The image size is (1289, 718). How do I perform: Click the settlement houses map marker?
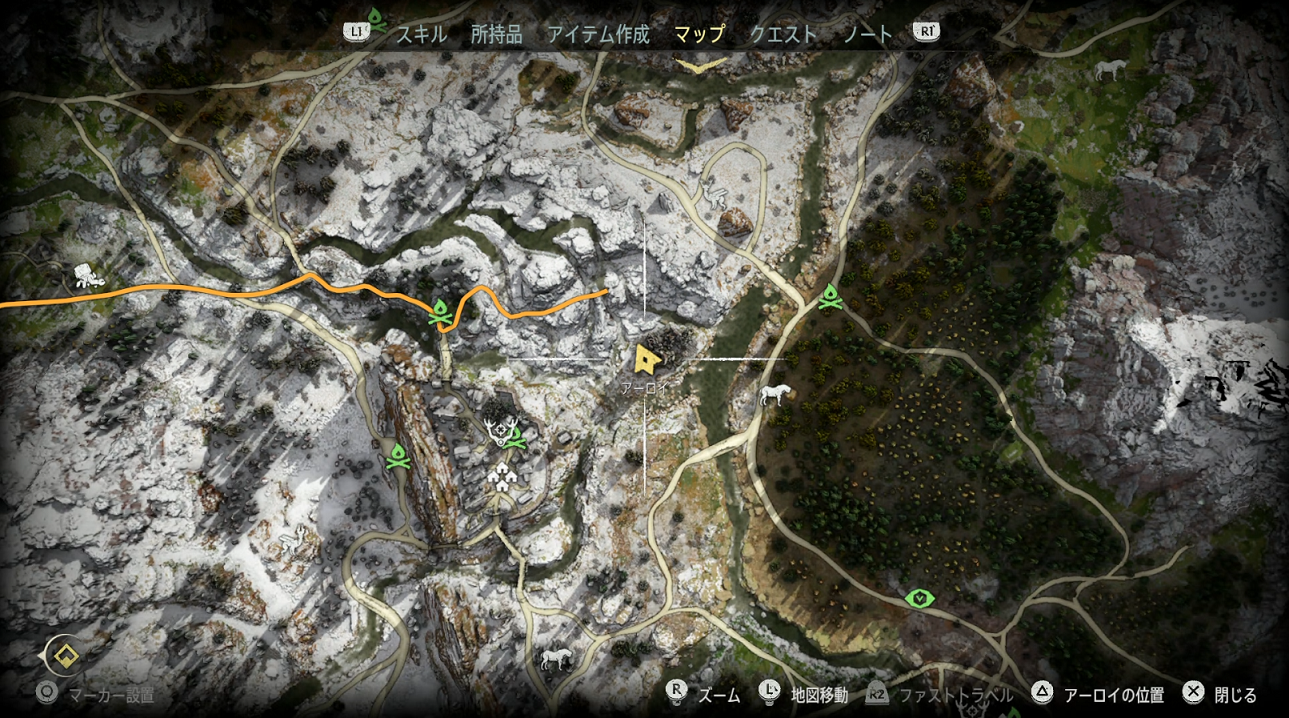click(503, 476)
